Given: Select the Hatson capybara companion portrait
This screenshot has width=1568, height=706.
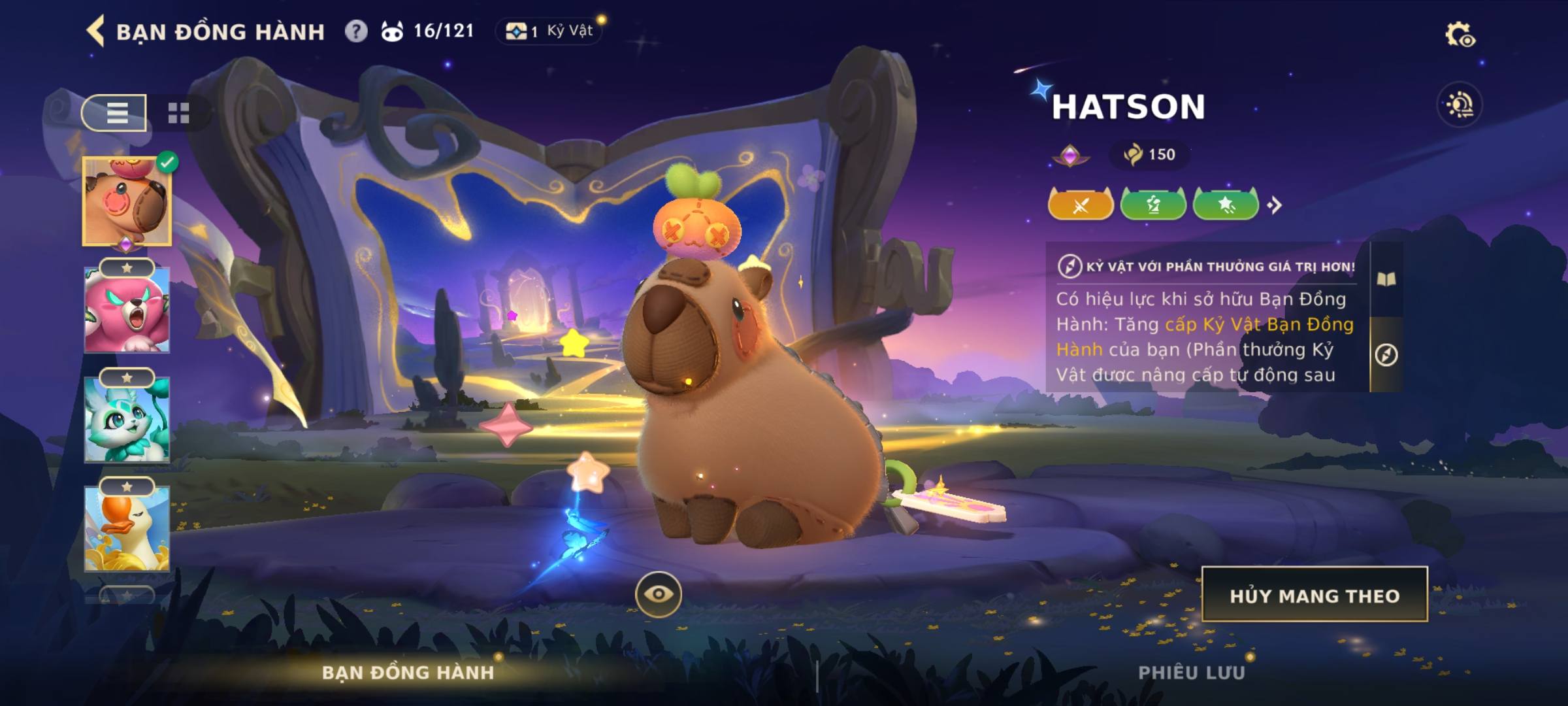Looking at the screenshot, I should pyautogui.click(x=127, y=202).
